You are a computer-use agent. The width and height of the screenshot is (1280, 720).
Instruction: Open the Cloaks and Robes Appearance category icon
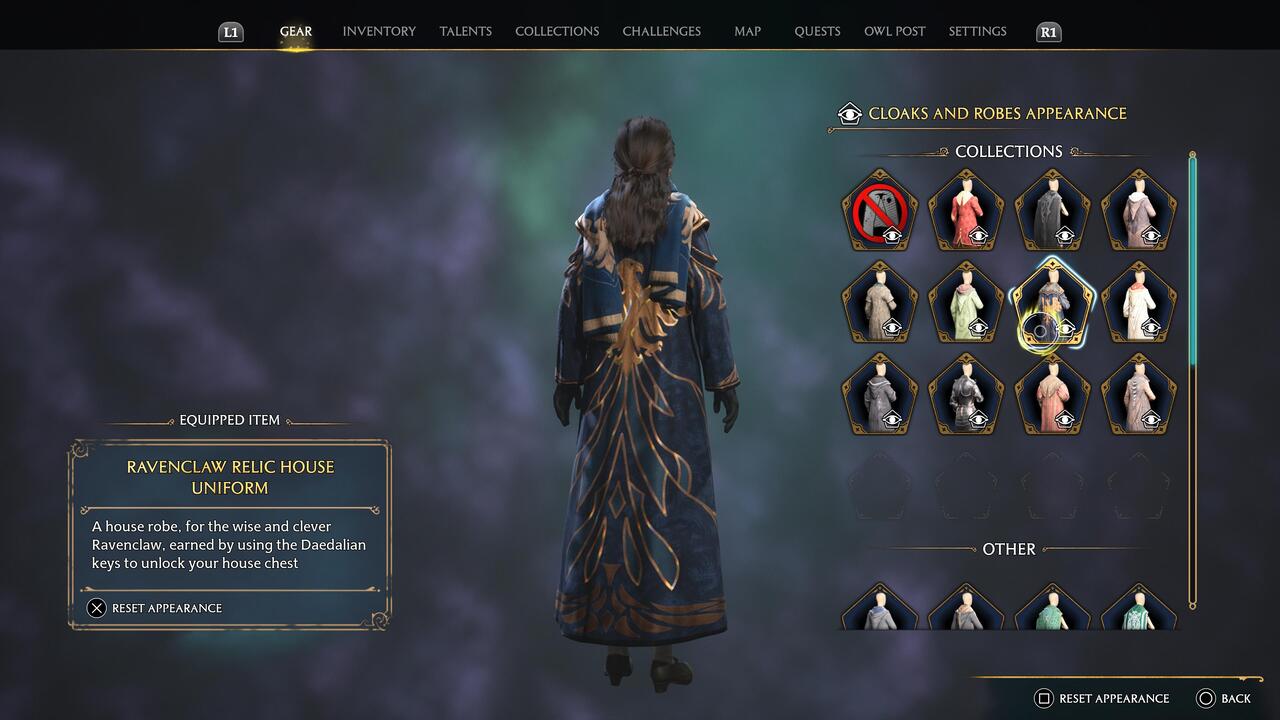849,113
